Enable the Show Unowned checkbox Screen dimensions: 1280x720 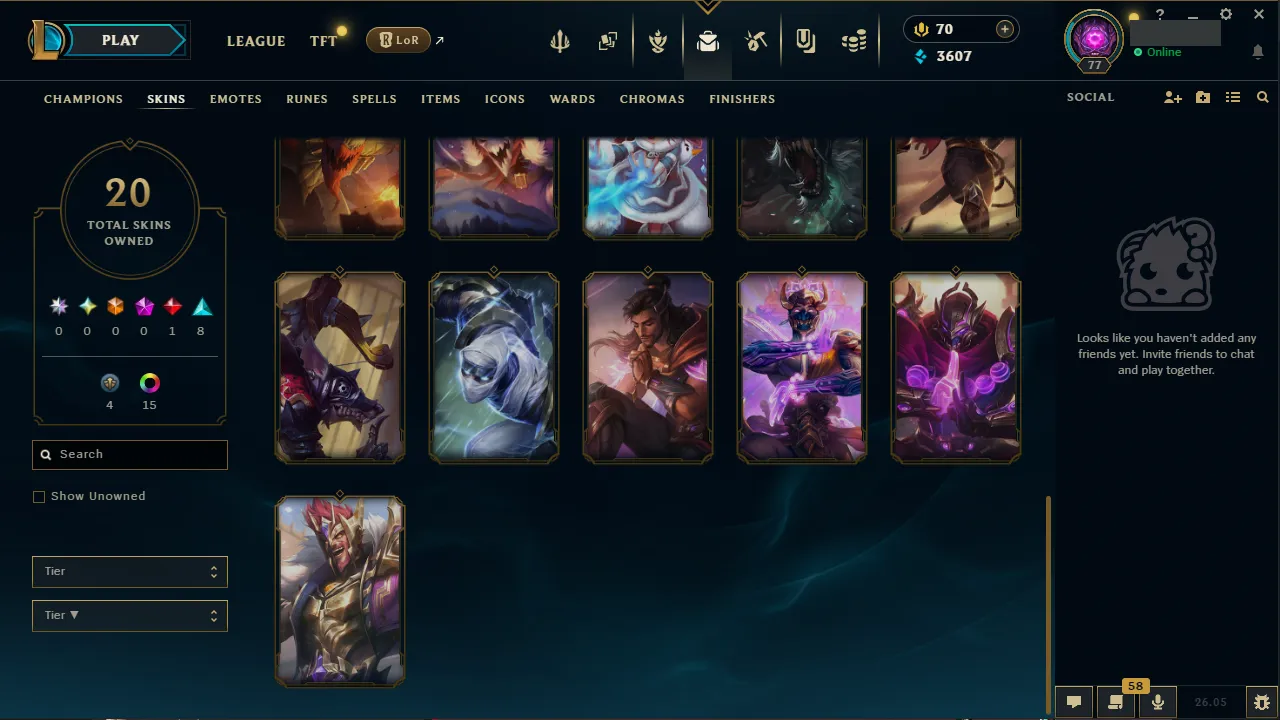click(x=39, y=496)
